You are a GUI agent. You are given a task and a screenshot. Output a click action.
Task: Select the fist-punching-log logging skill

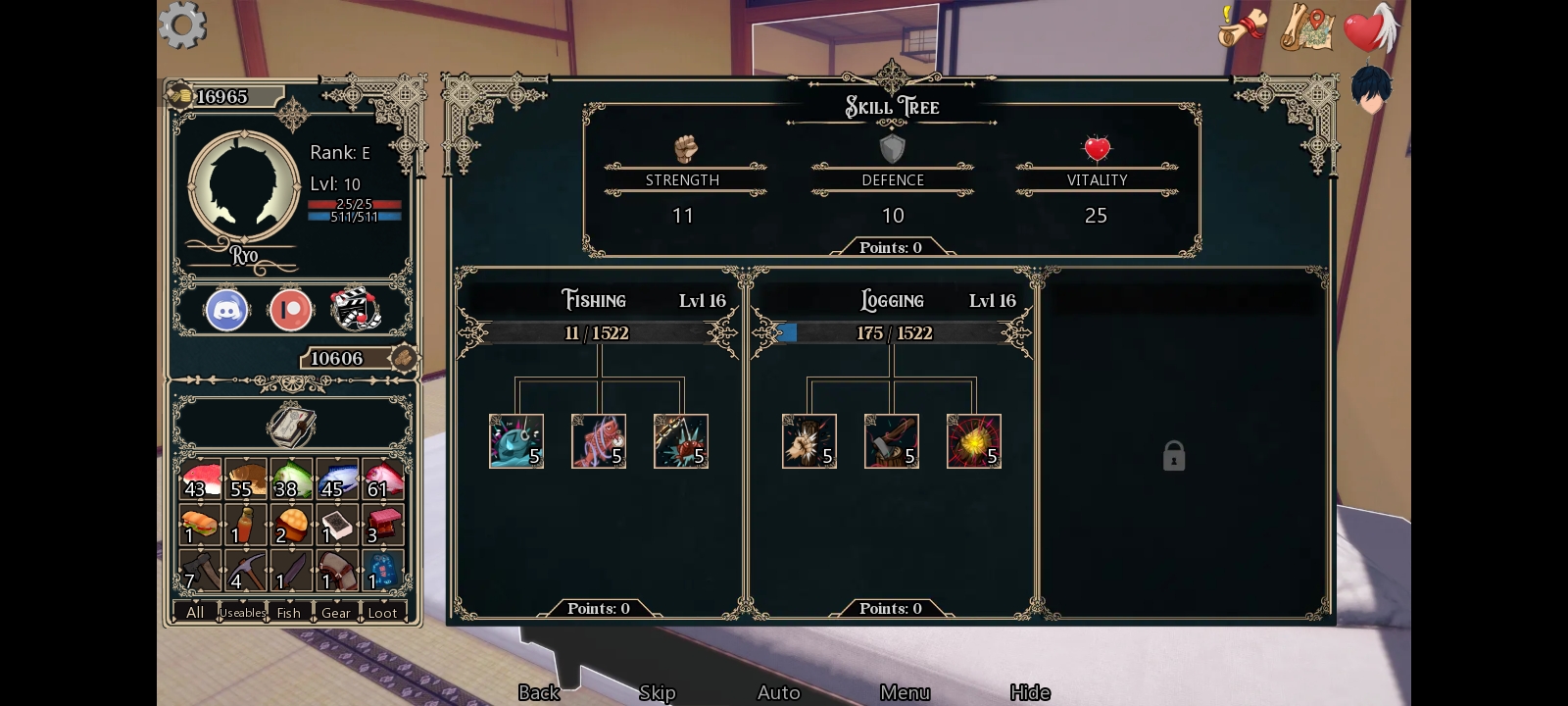point(808,441)
